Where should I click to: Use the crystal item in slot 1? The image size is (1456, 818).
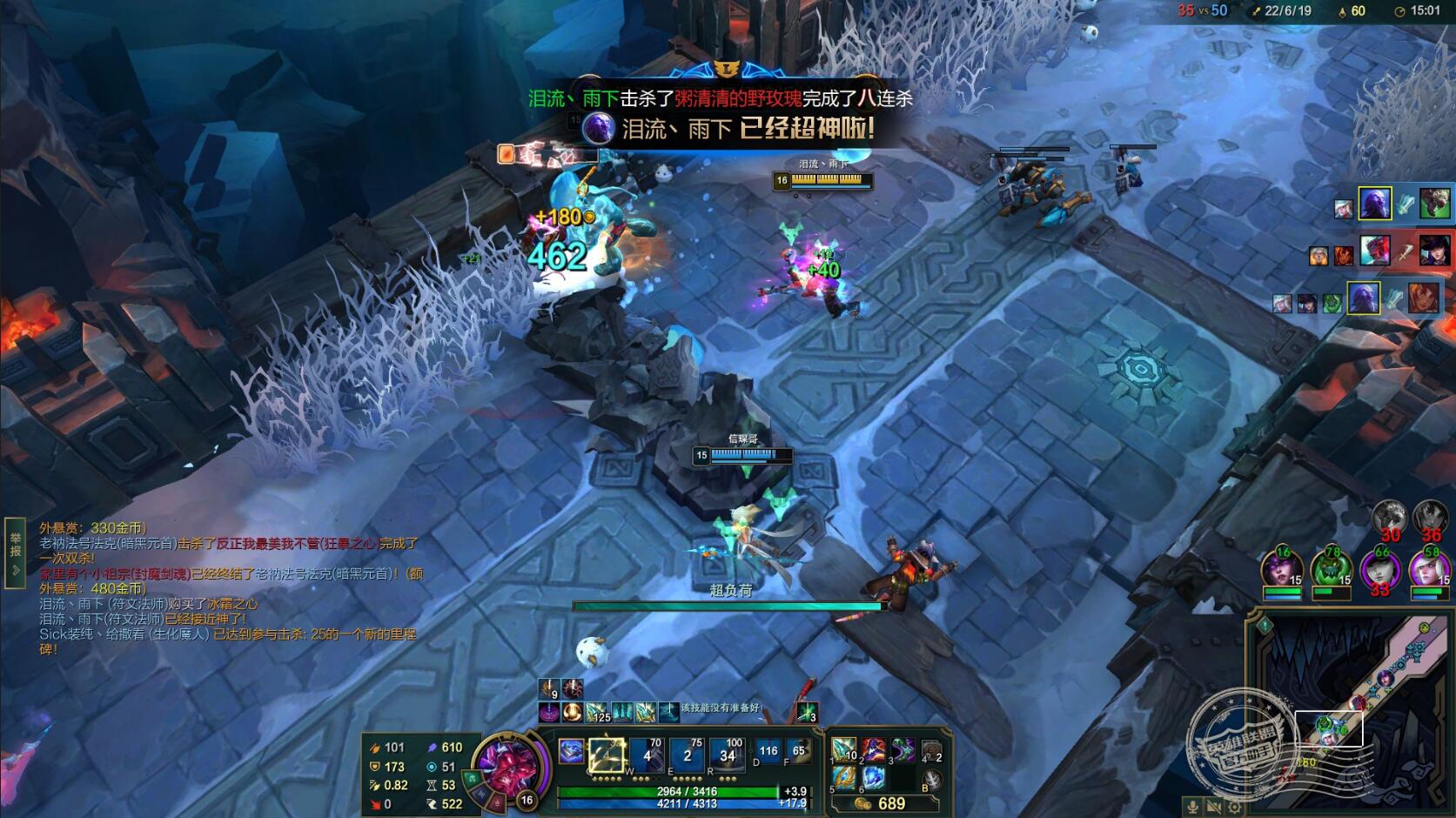(842, 750)
